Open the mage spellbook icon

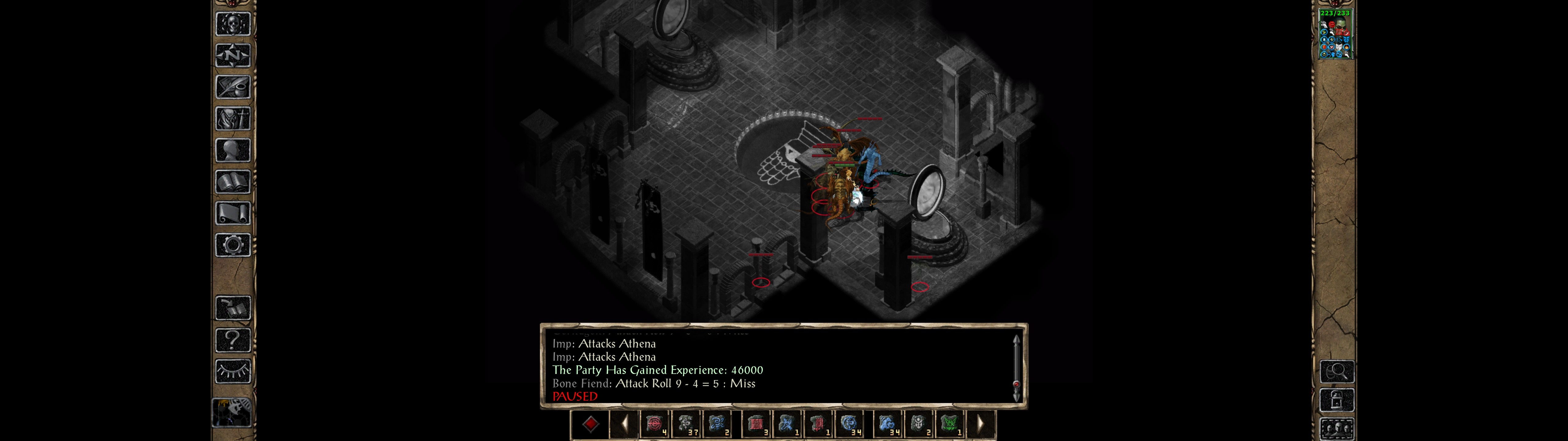coord(232,182)
